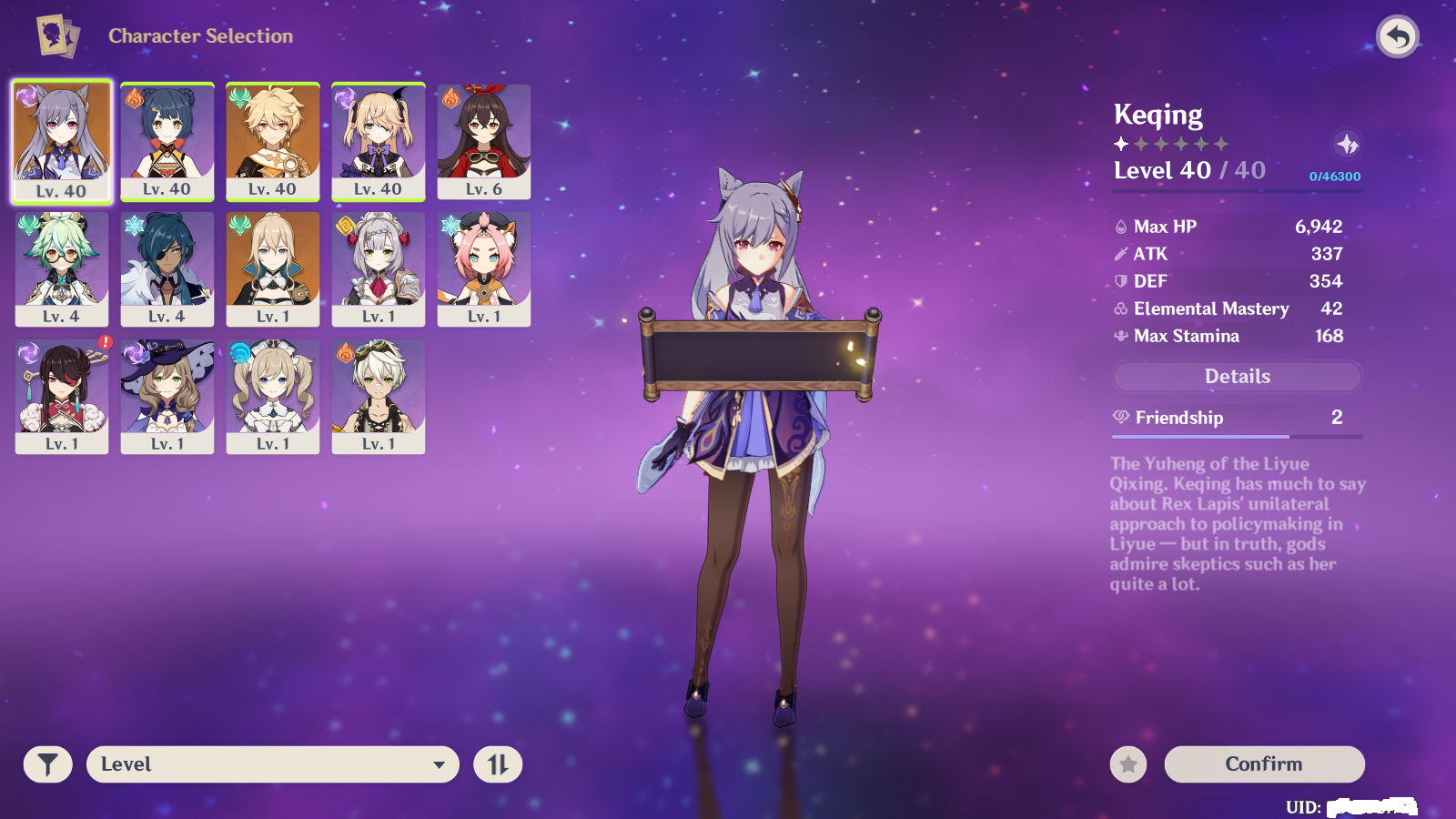Pick the blond Traveler portrait
This screenshot has width=1456, height=819.
click(x=273, y=140)
